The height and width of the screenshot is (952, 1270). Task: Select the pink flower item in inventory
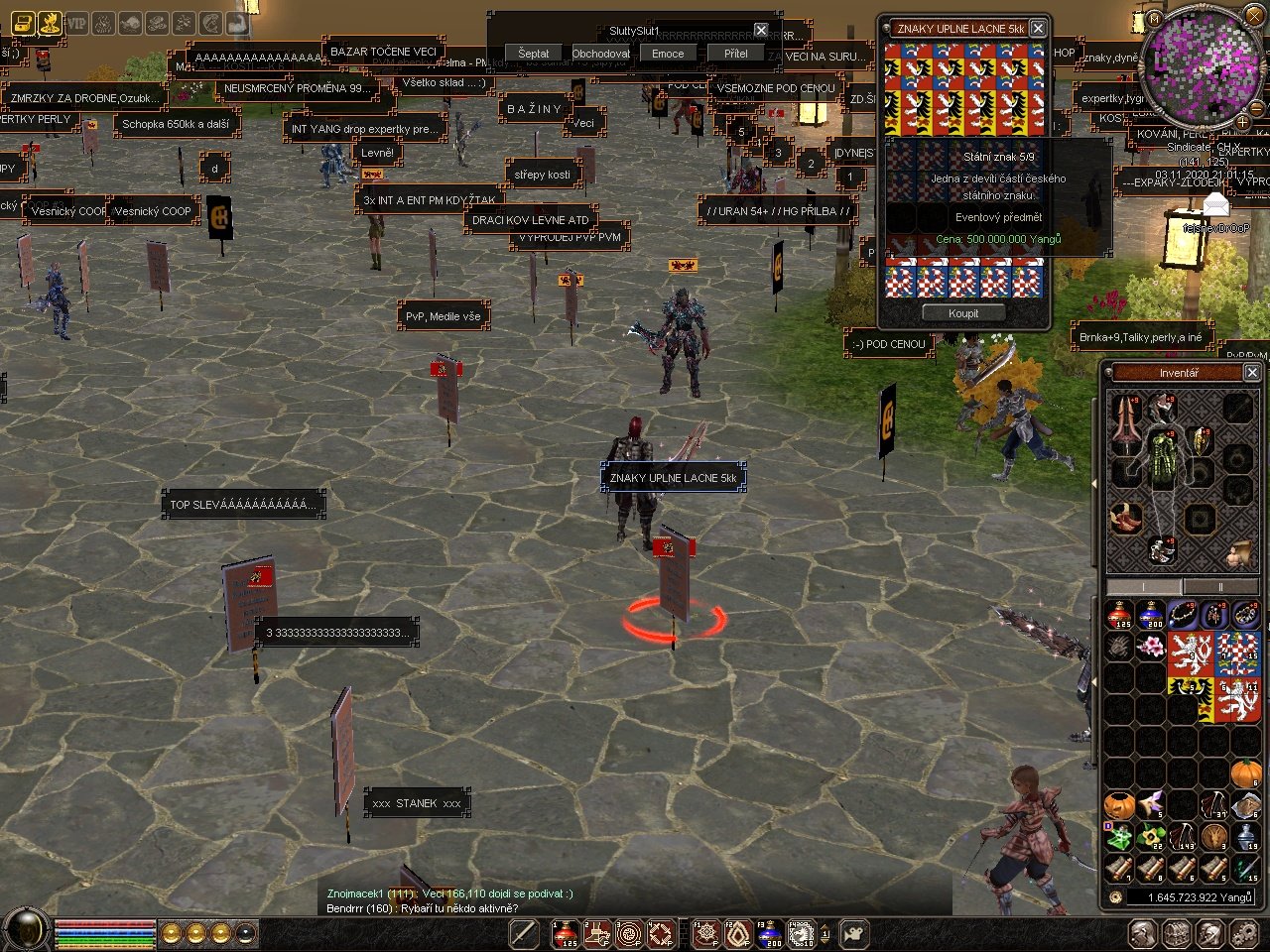[x=1152, y=648]
